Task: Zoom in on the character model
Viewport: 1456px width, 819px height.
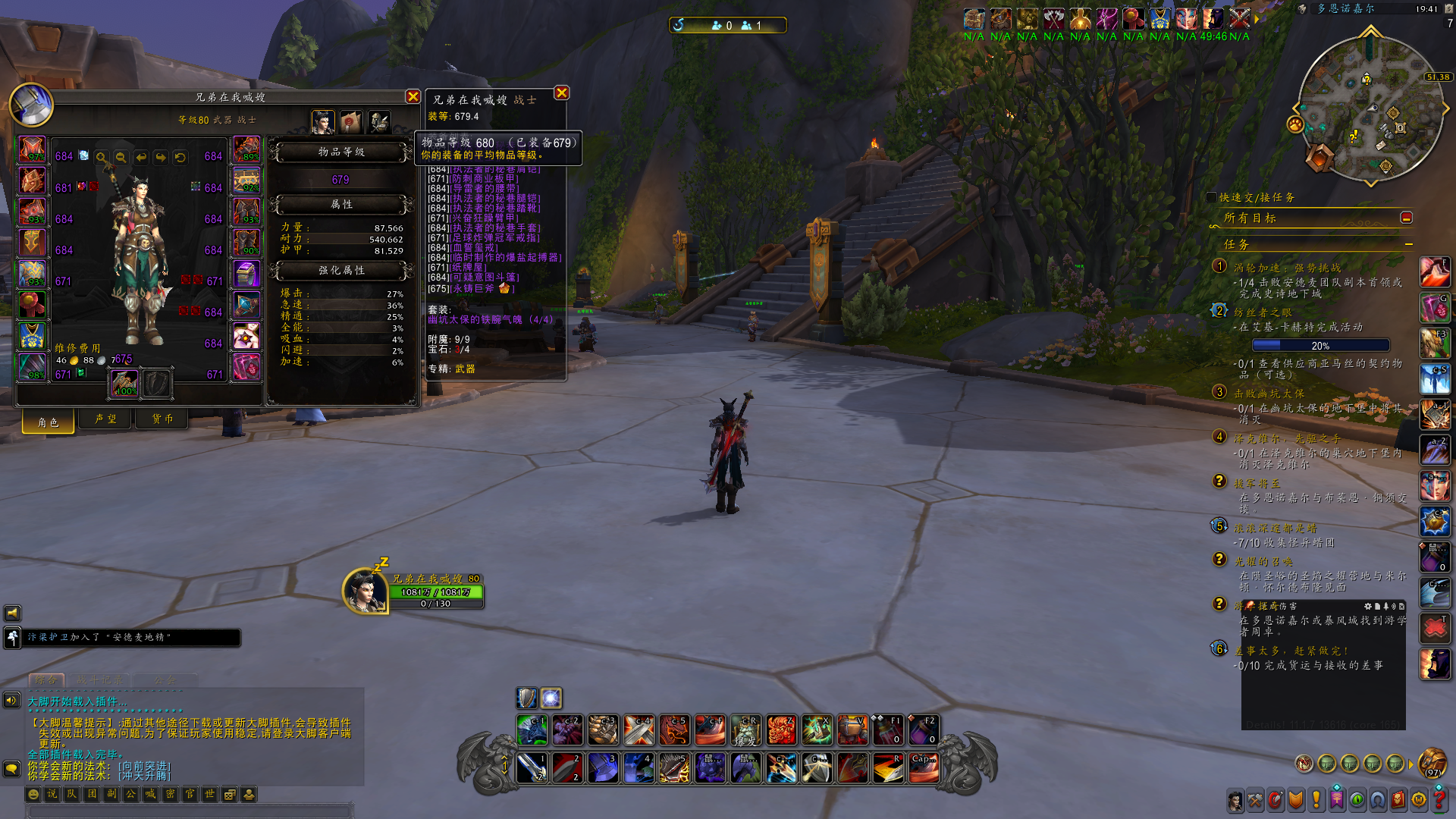Action: point(101,157)
